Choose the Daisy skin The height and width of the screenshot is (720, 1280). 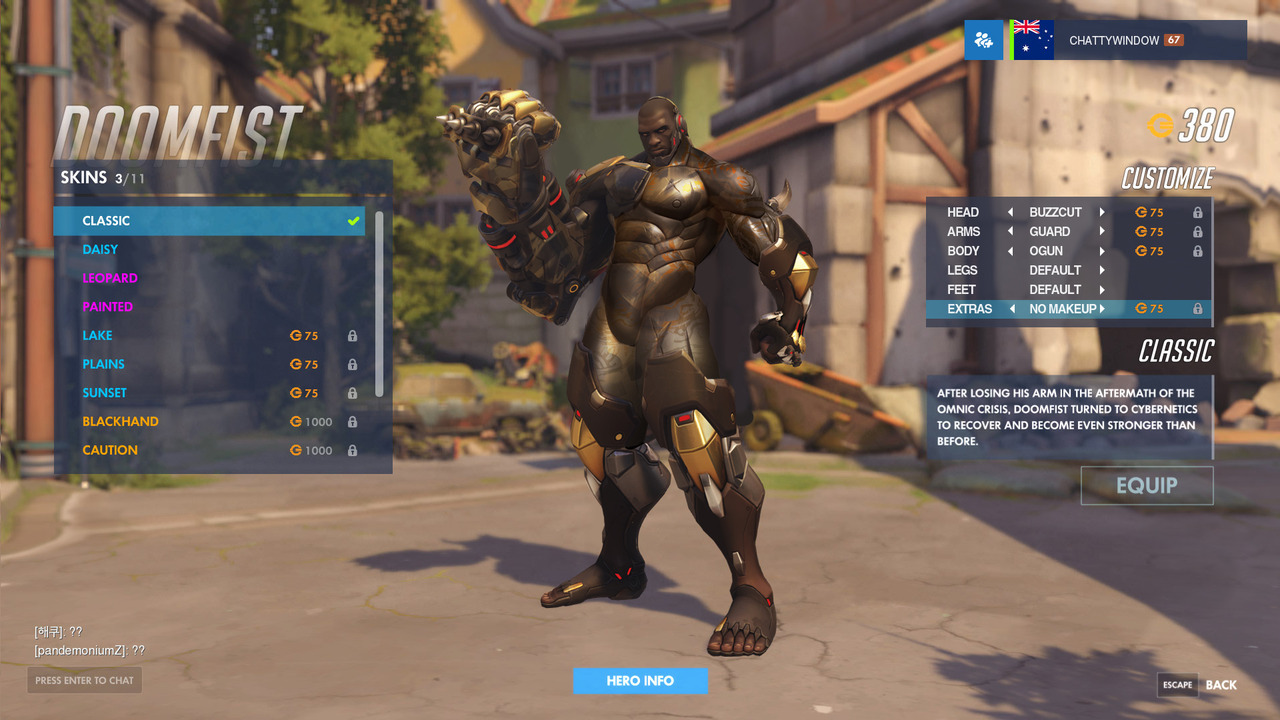(208, 250)
